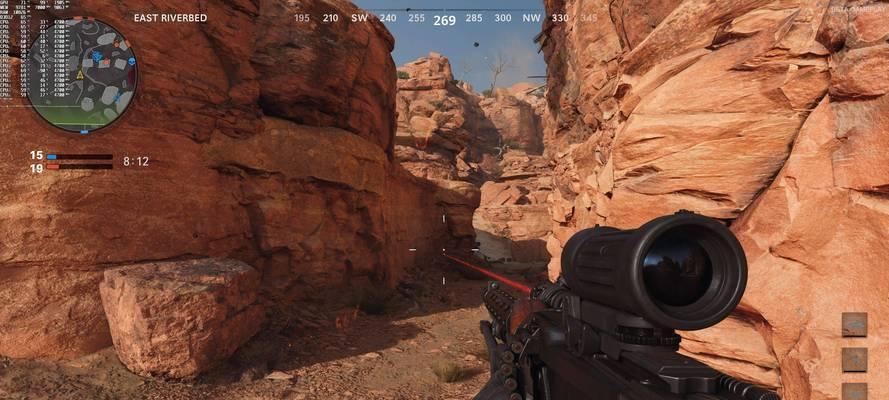Click the circular minimap
Viewport: 889px width, 400px height.
pyautogui.click(x=81, y=75)
